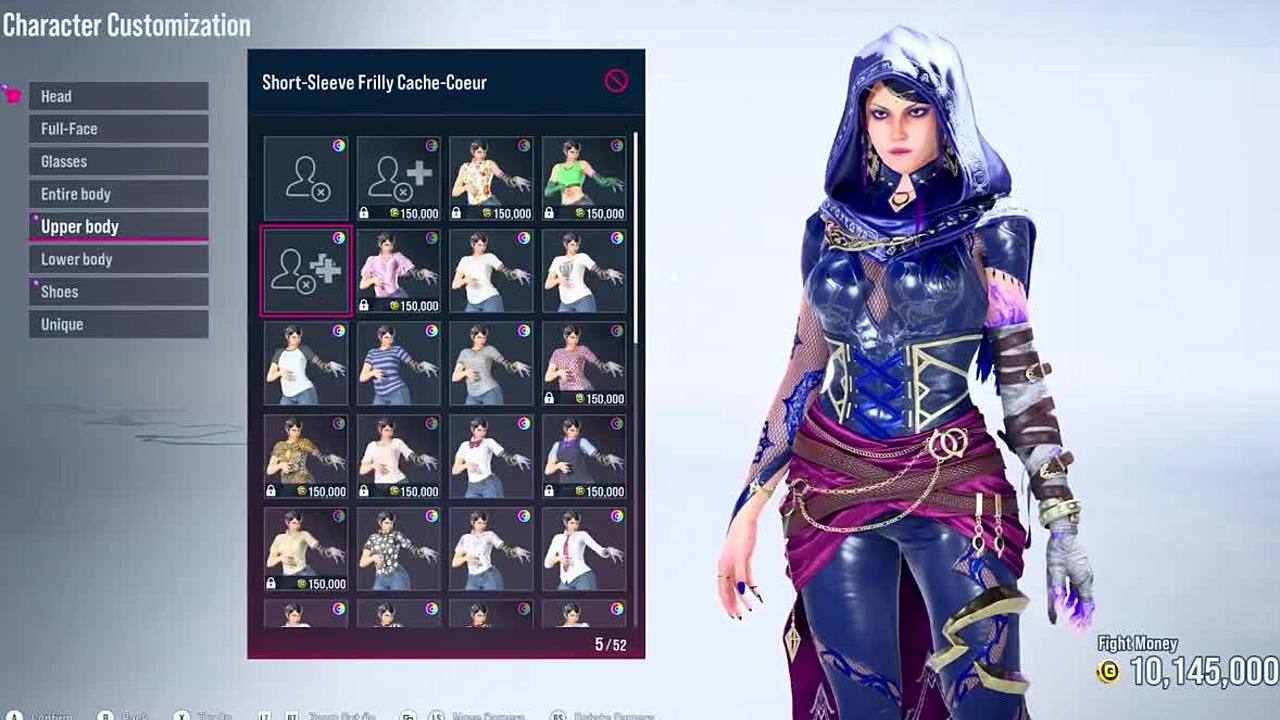The image size is (1280, 720).
Task: Select the dark floral print shirt
Action: (398, 548)
